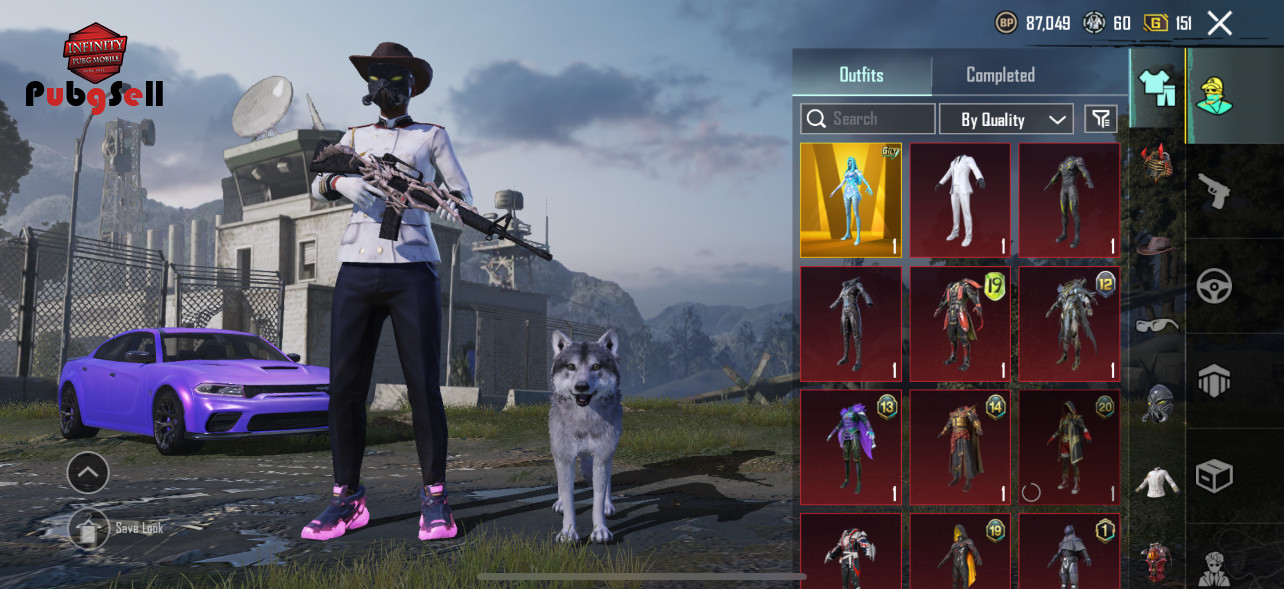The height and width of the screenshot is (589, 1284).
Task: Open the pistol weapons category
Action: (x=1214, y=191)
